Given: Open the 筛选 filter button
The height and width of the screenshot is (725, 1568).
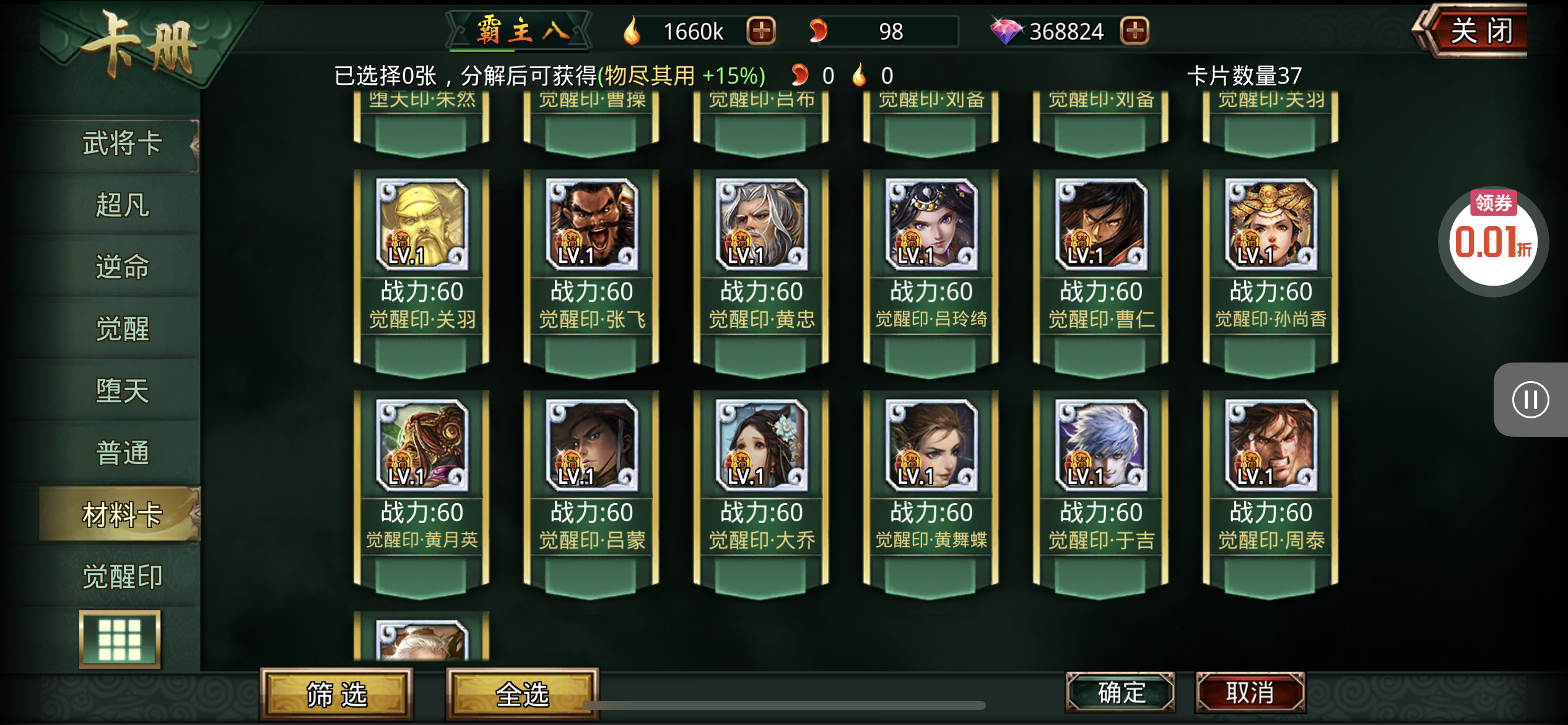Looking at the screenshot, I should [x=337, y=694].
